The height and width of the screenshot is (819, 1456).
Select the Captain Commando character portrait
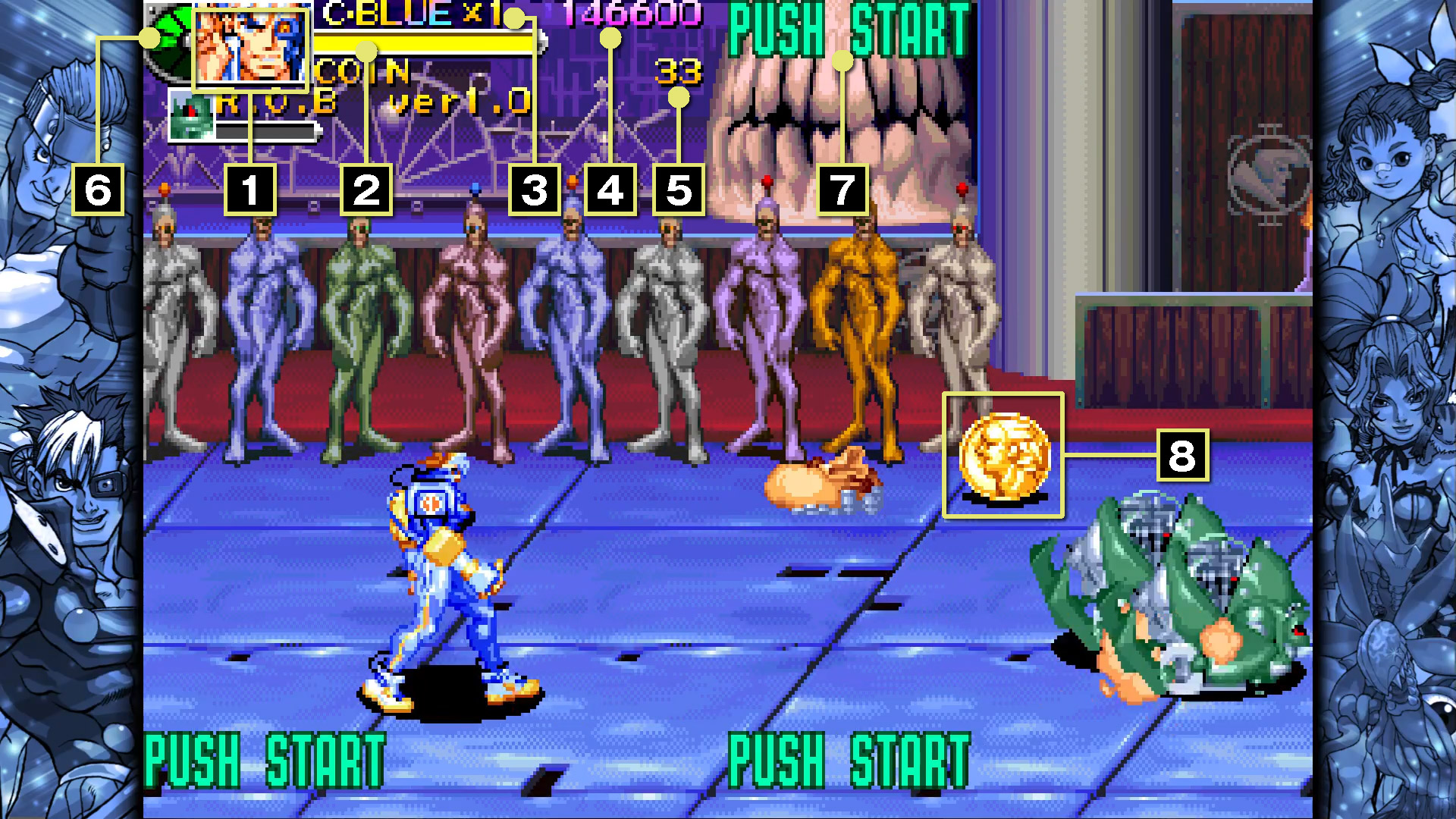click(253, 49)
